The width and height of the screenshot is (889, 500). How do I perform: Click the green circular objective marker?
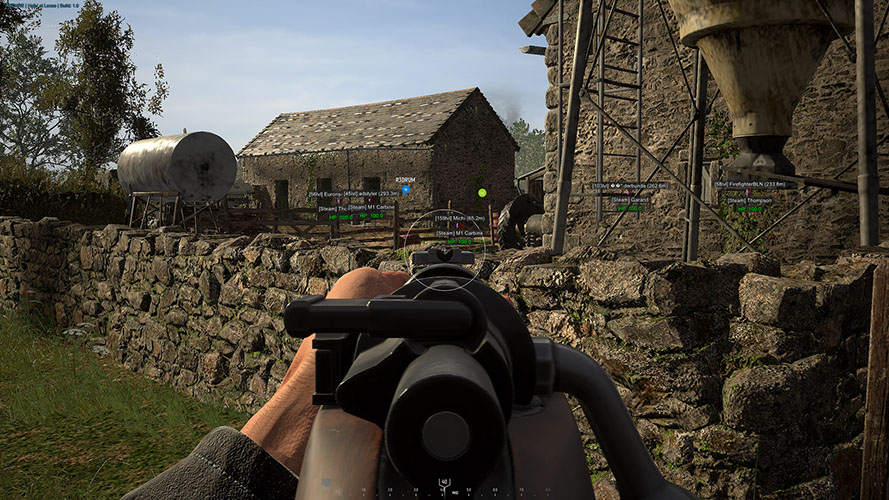[x=481, y=192]
